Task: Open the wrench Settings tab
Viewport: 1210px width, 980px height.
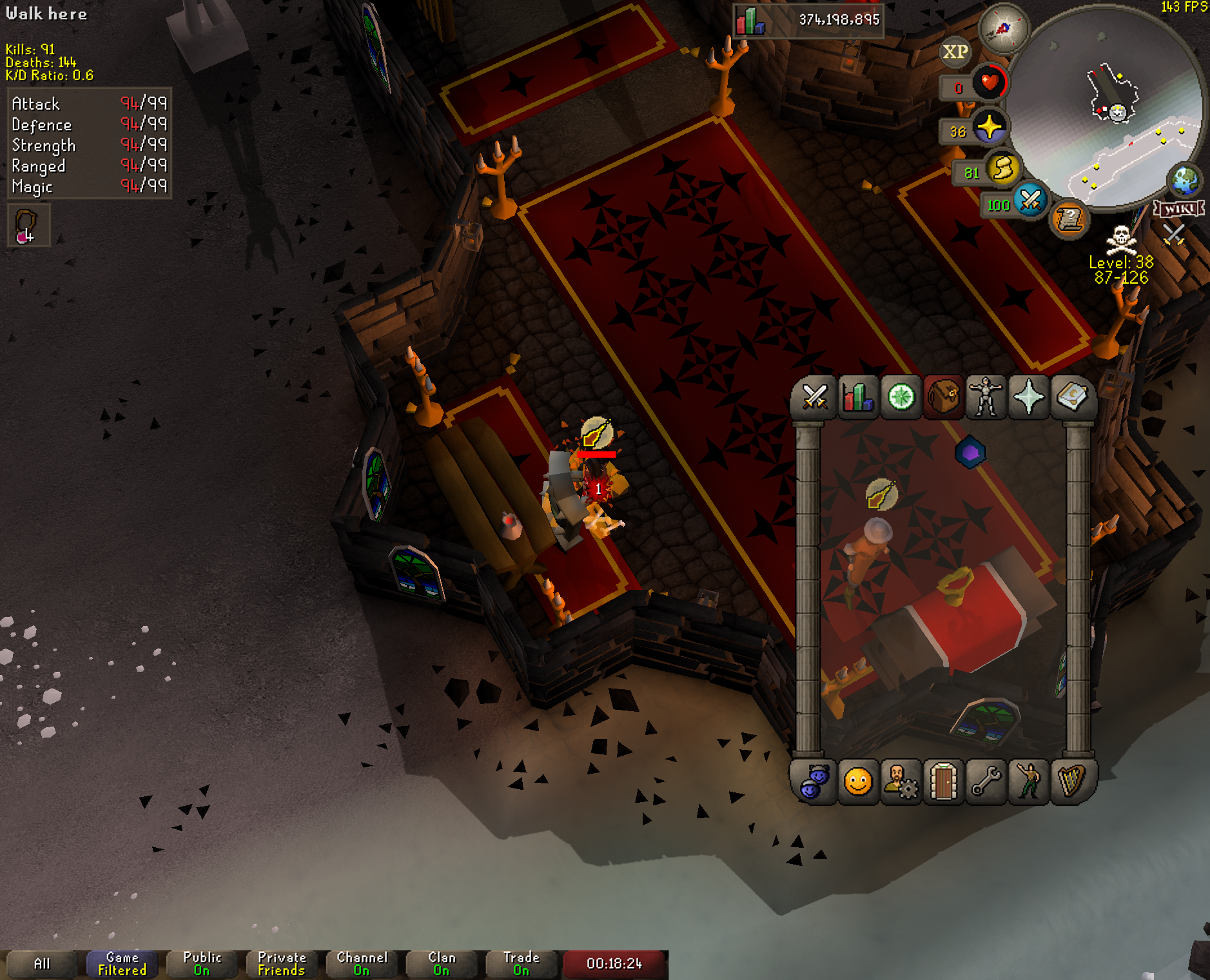Action: pos(986,782)
